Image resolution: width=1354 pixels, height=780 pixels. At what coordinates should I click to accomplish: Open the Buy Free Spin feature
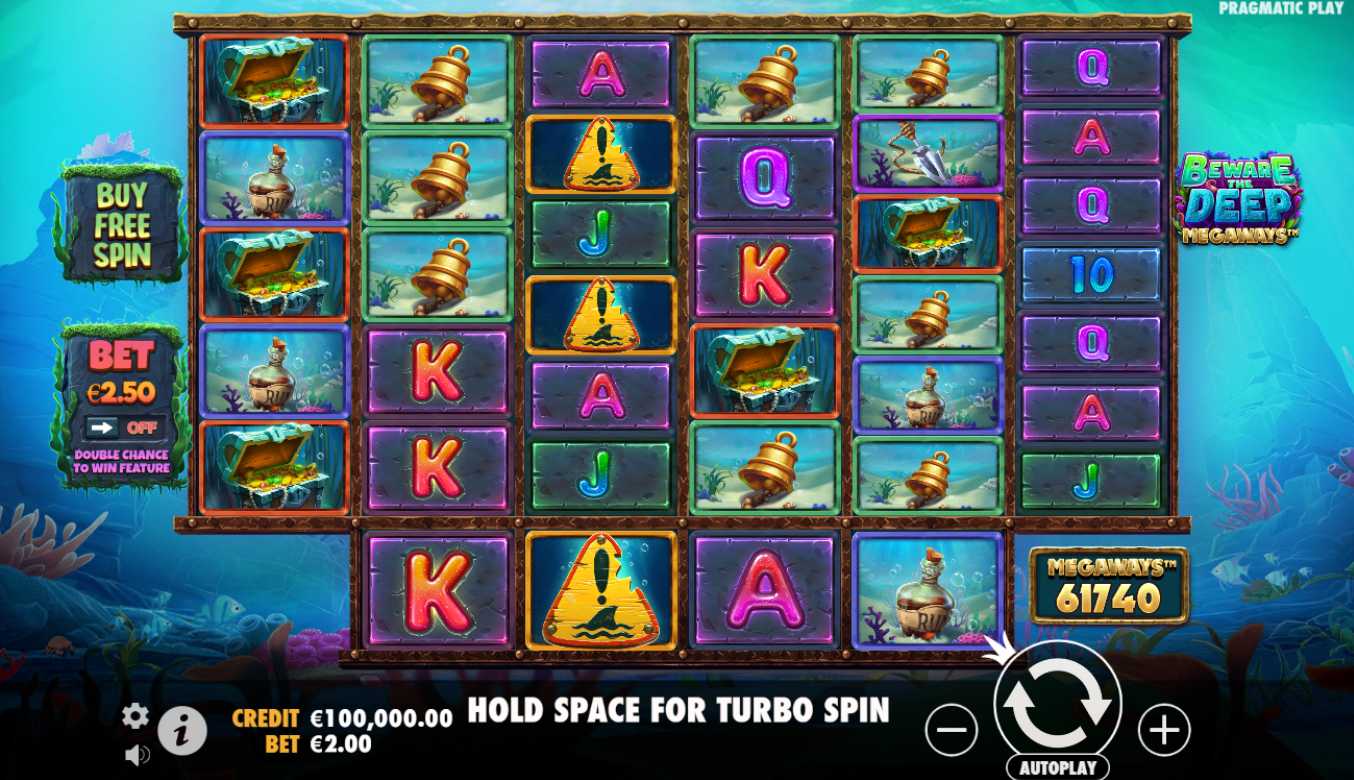pos(122,226)
